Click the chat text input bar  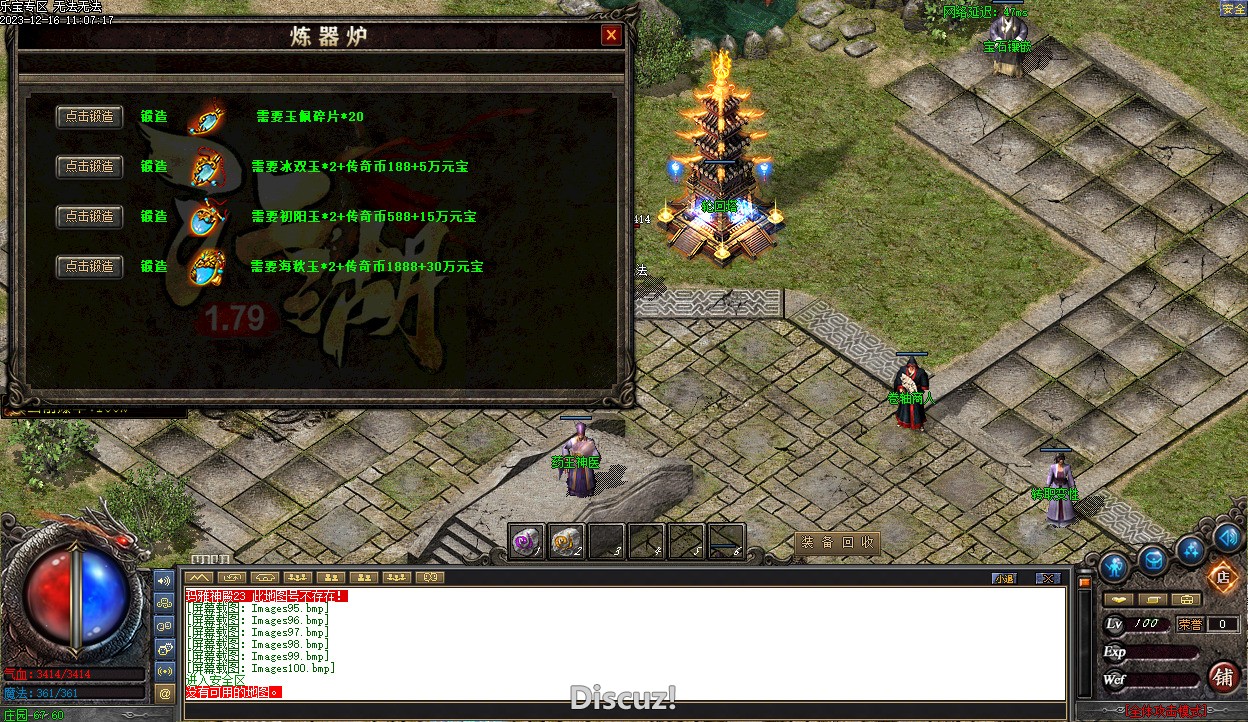coord(620,709)
